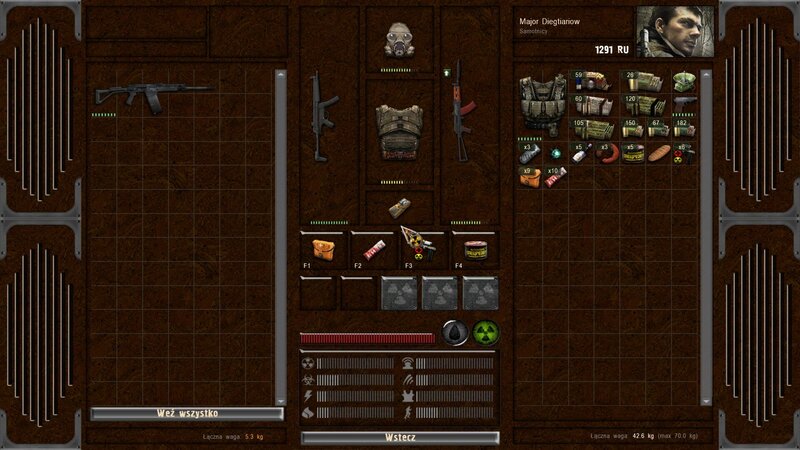Select the assault rifle in the loot grid
800x450 pixels.
point(152,94)
